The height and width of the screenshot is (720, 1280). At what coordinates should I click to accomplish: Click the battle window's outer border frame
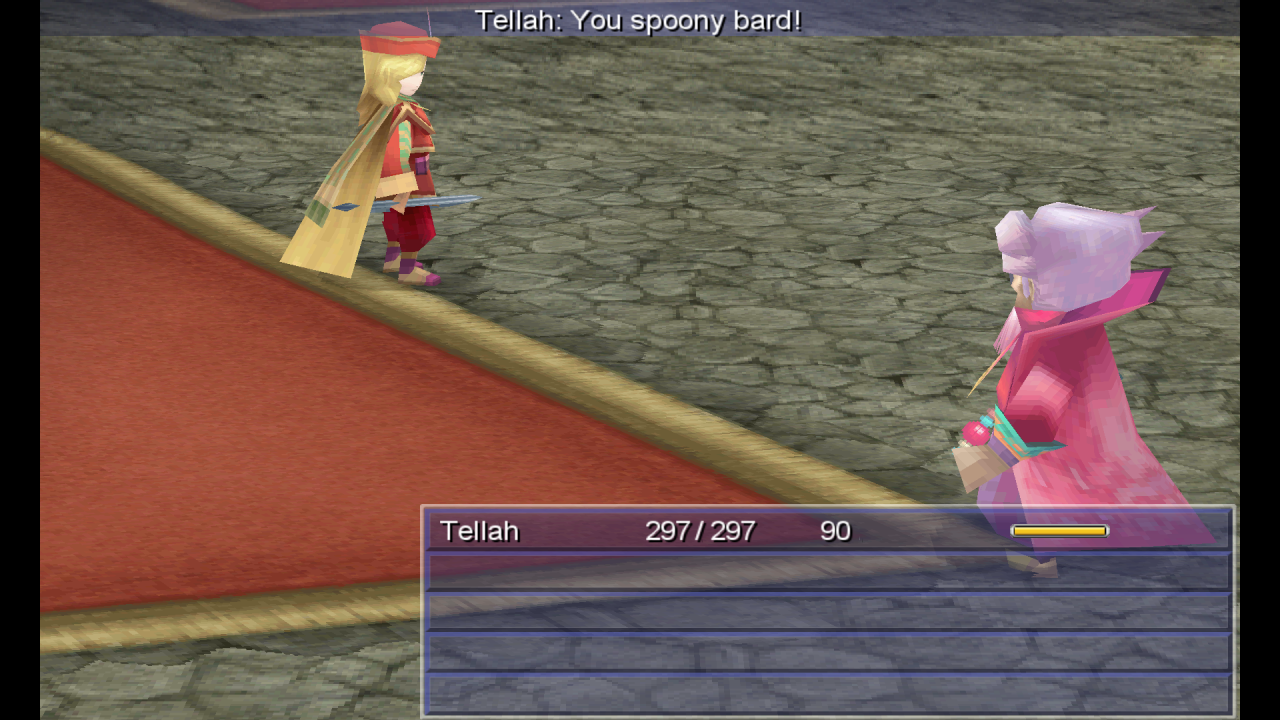[828, 508]
